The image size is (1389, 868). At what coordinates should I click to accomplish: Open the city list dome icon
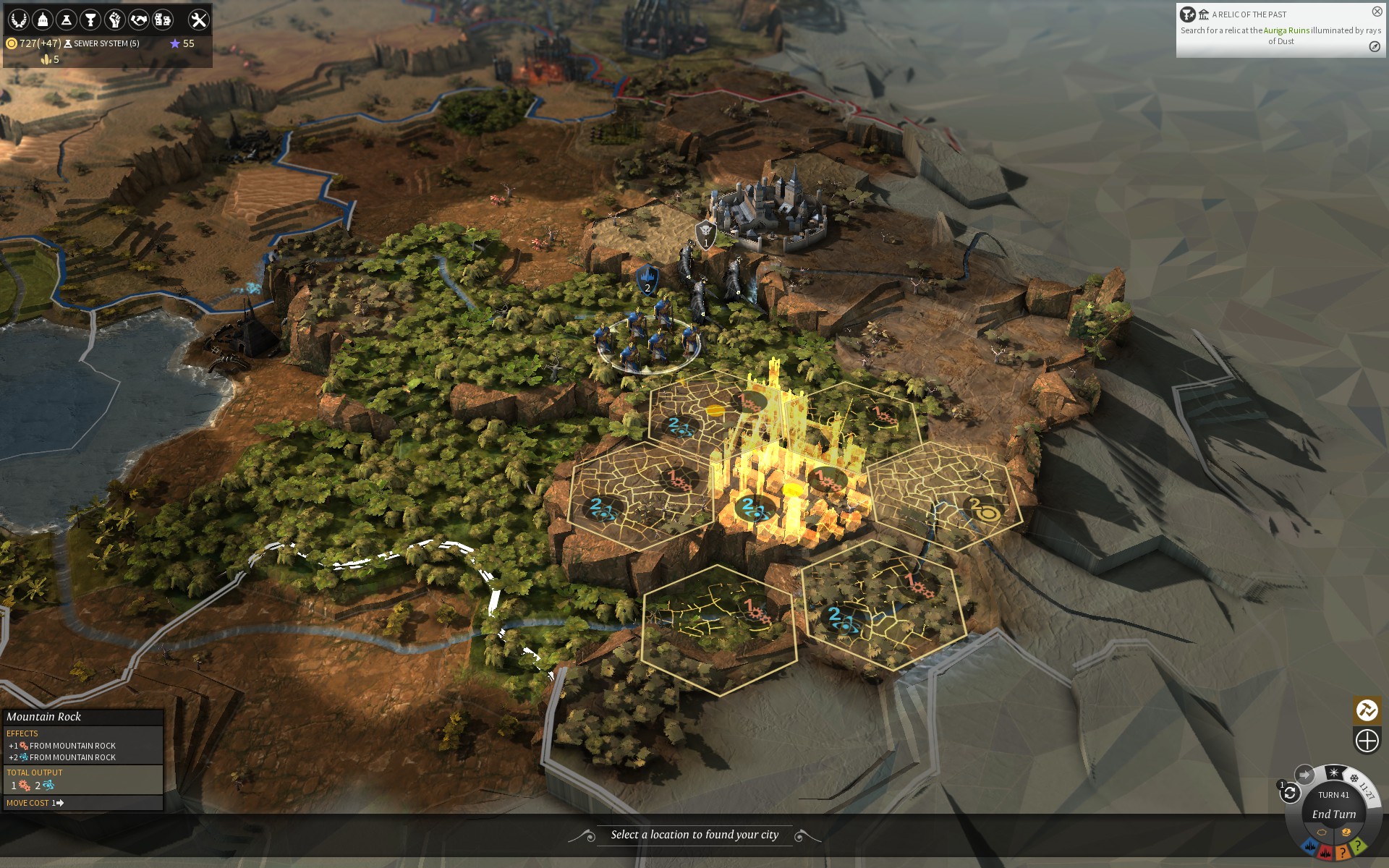[43, 20]
